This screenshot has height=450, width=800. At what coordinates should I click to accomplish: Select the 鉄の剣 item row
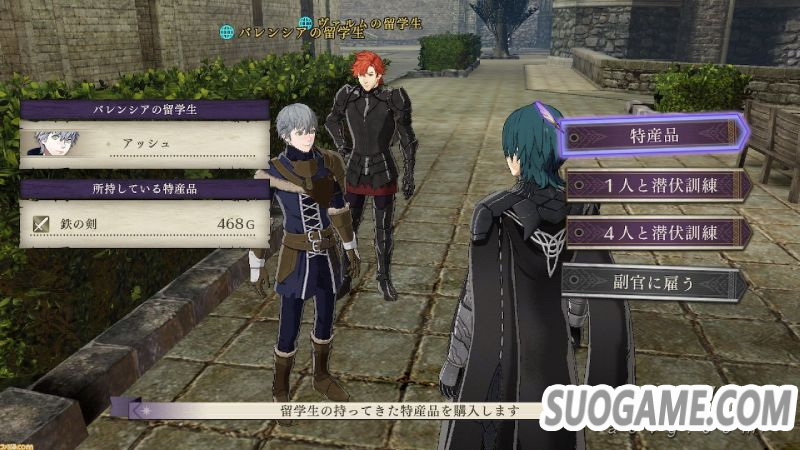pyautogui.click(x=144, y=225)
